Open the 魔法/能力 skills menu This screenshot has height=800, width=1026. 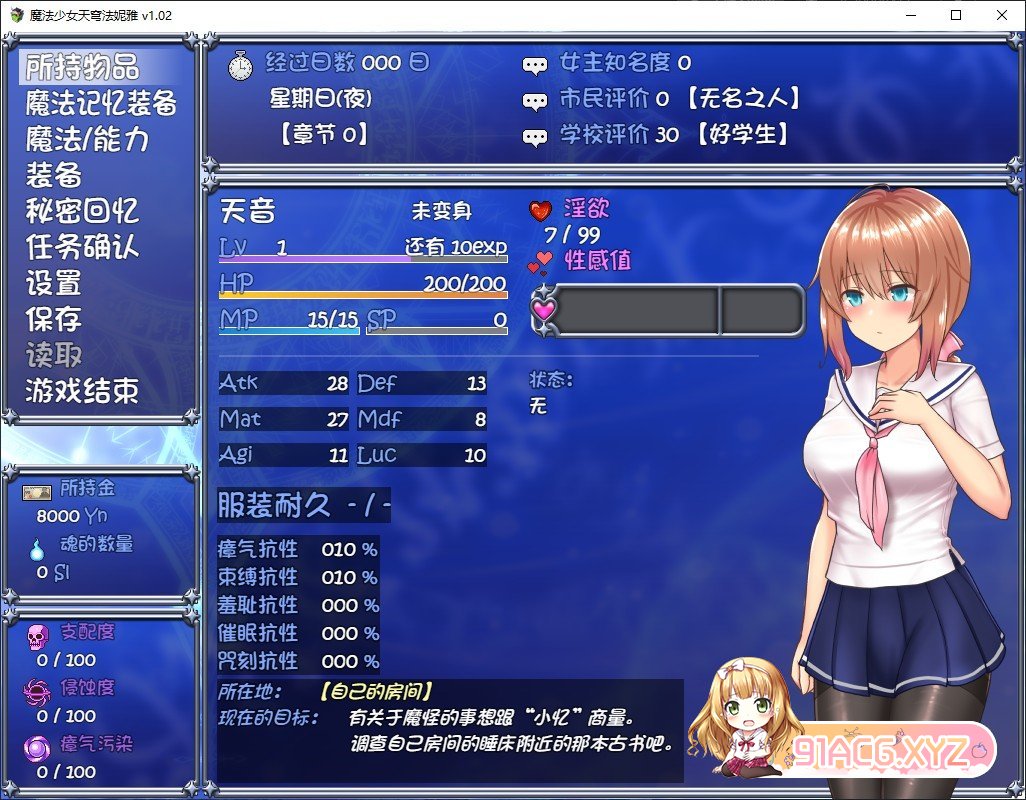tap(88, 139)
